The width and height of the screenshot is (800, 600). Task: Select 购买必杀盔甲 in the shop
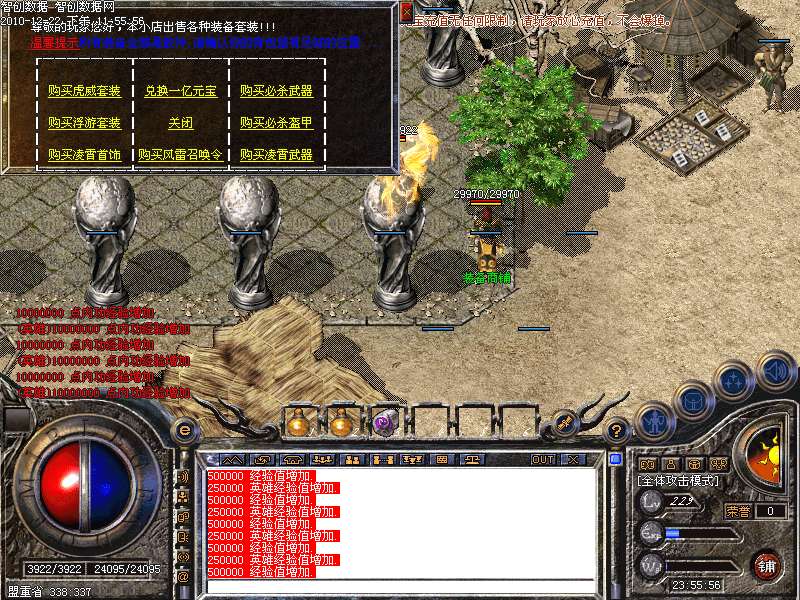click(276, 123)
